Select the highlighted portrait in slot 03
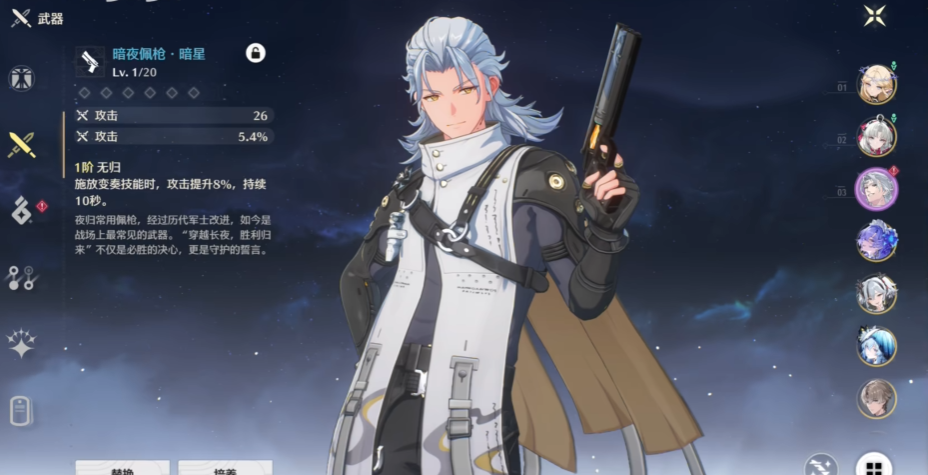 click(x=876, y=189)
